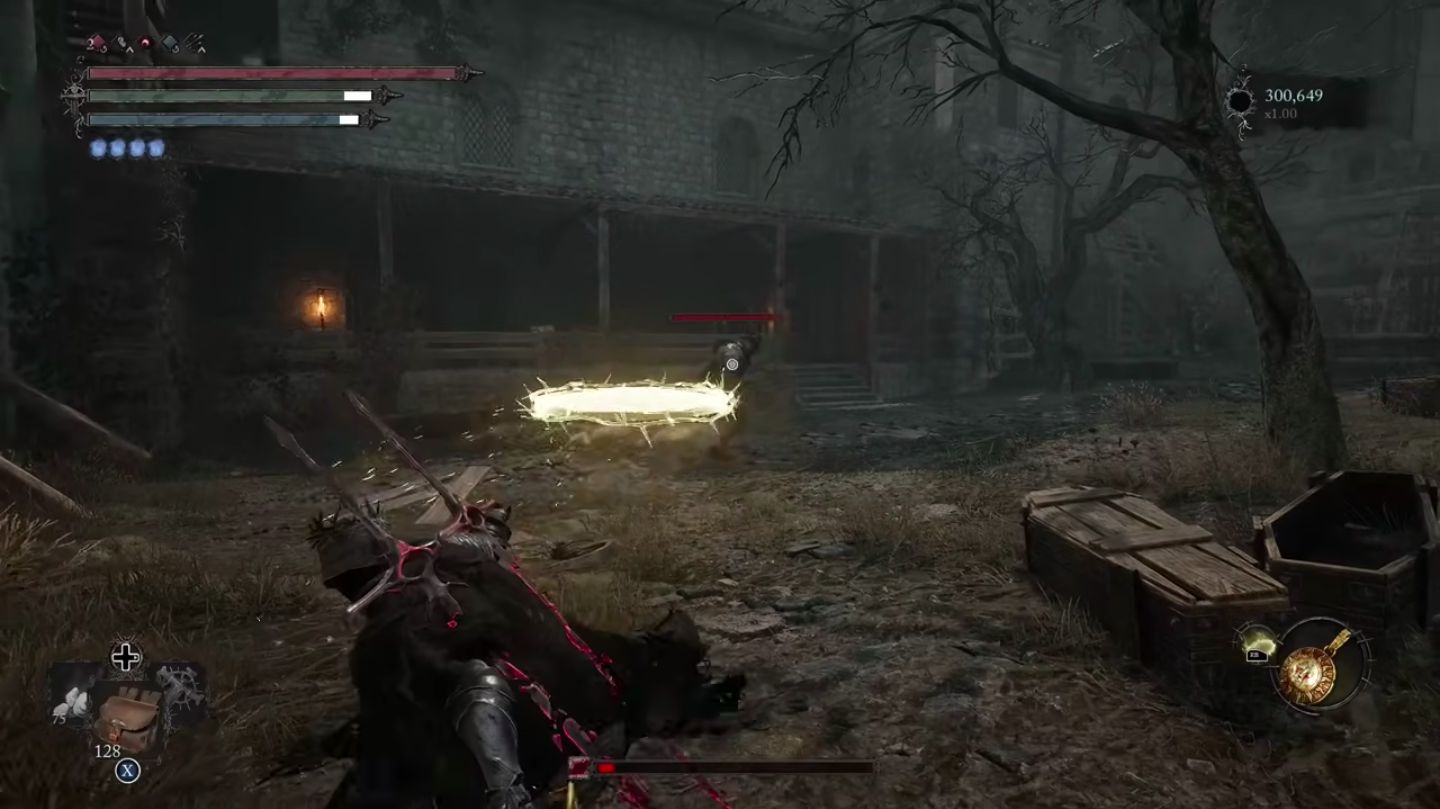The height and width of the screenshot is (809, 1440).
Task: Select the blue pouch quick-slot item
Action: point(168,43)
